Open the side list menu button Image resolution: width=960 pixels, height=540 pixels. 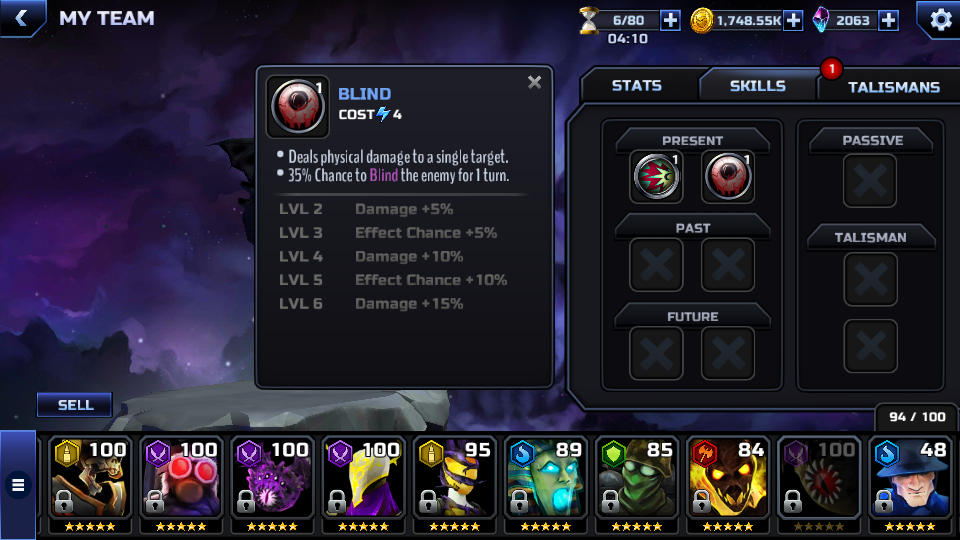(17, 486)
